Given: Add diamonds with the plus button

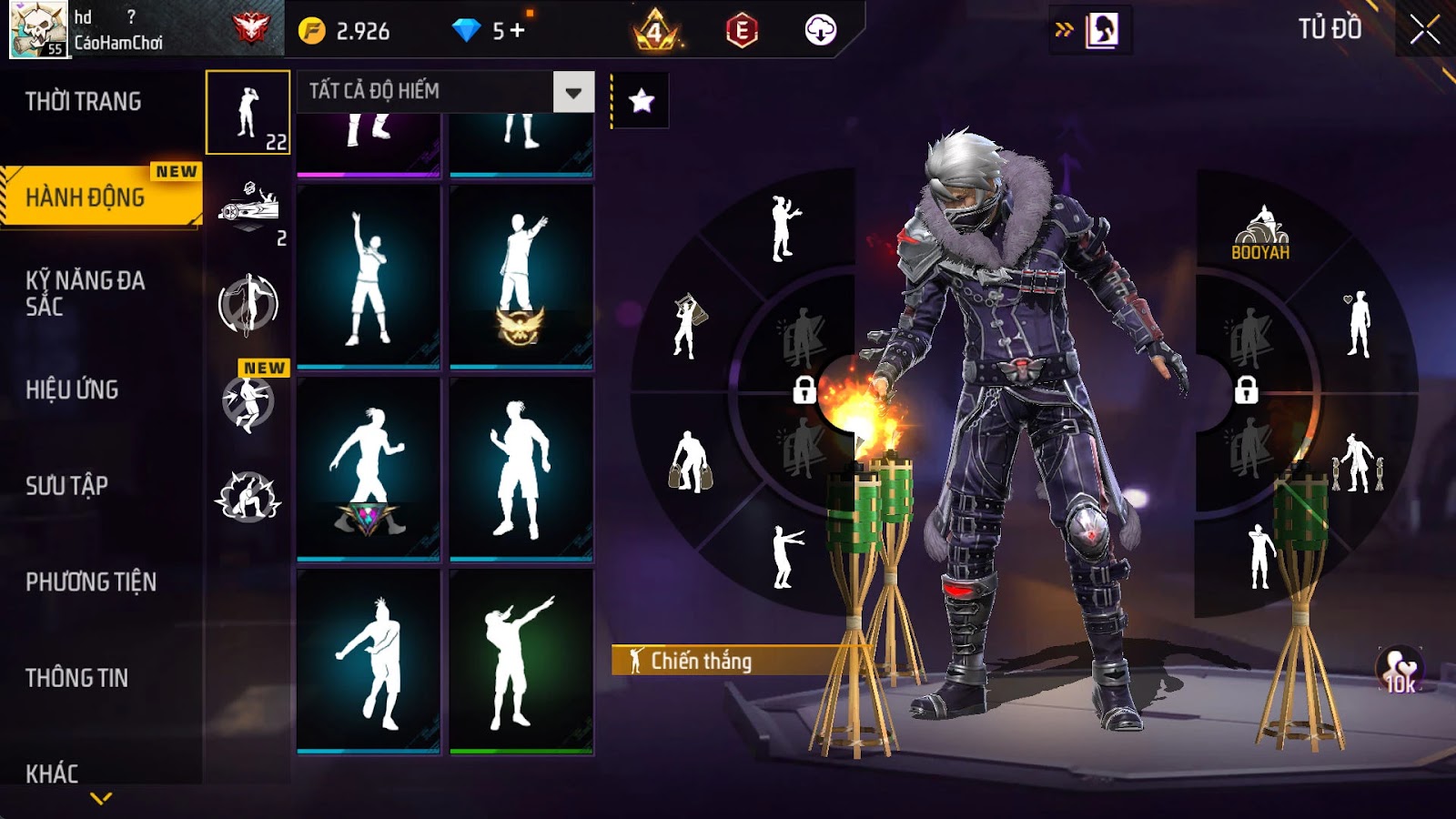Looking at the screenshot, I should [x=518, y=31].
